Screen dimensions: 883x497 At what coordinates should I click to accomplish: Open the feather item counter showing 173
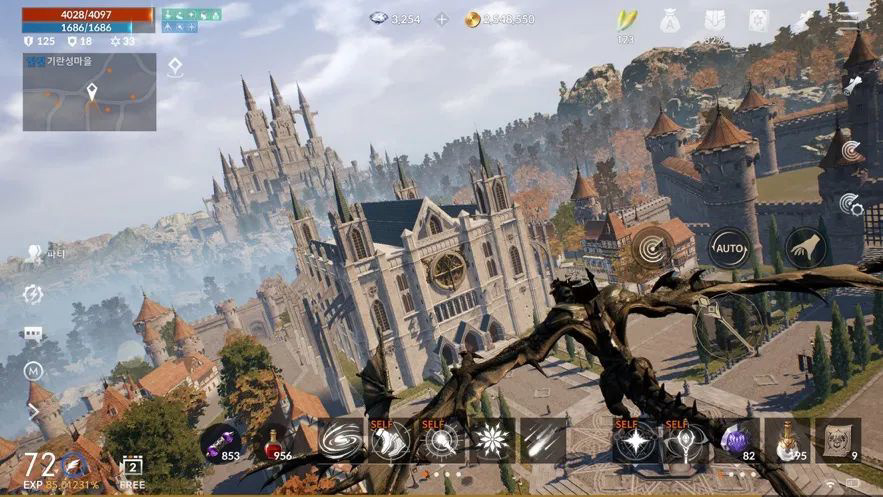(626, 22)
